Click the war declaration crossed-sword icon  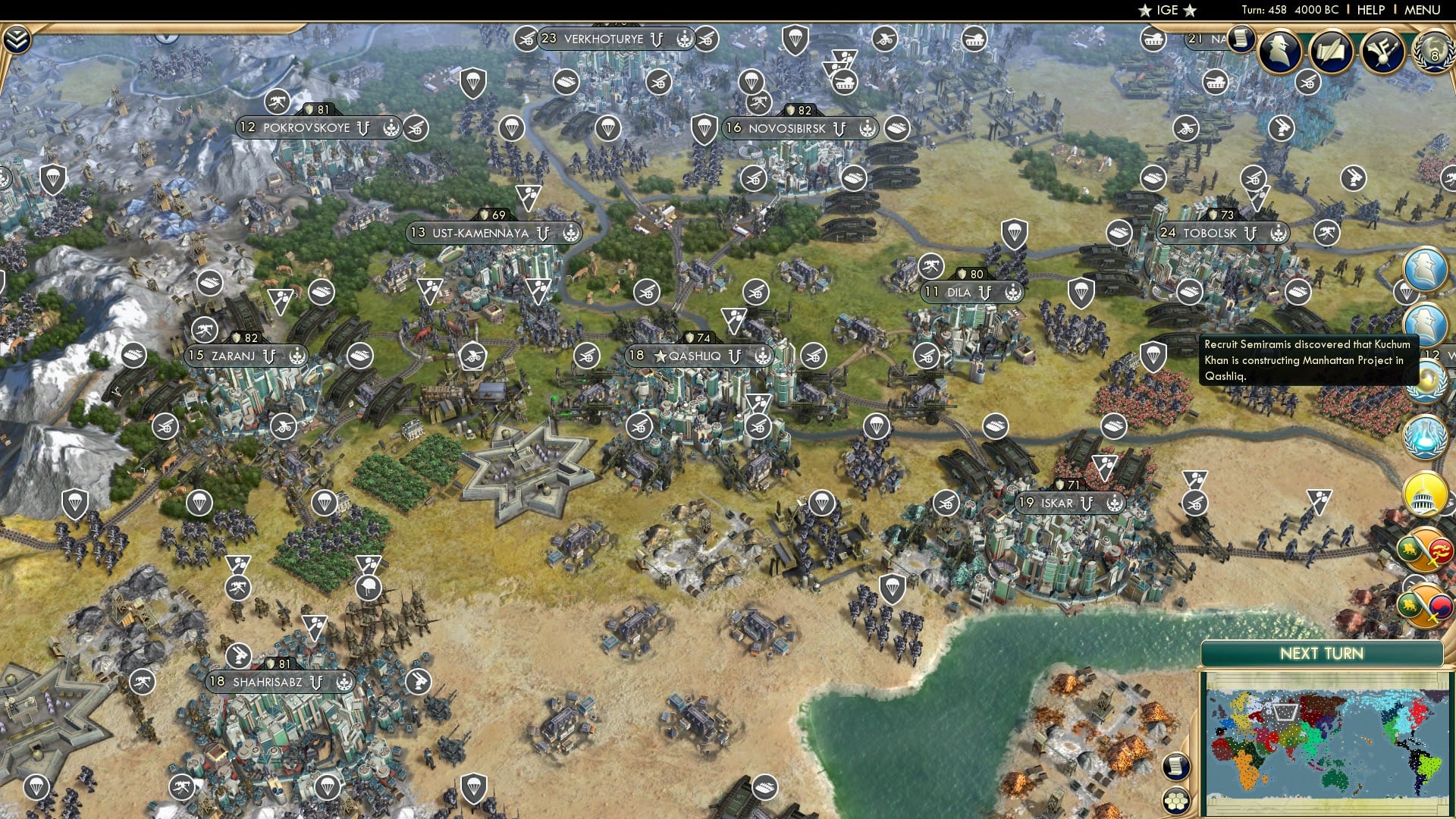pos(1426,550)
